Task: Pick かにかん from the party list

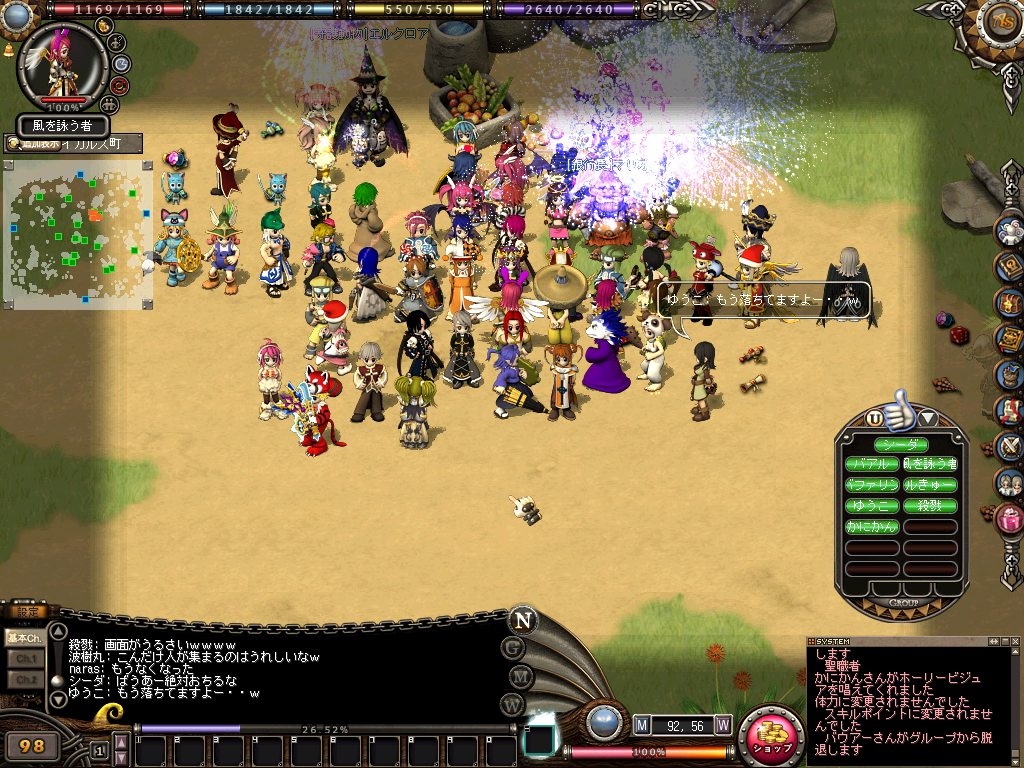Action: tap(872, 526)
